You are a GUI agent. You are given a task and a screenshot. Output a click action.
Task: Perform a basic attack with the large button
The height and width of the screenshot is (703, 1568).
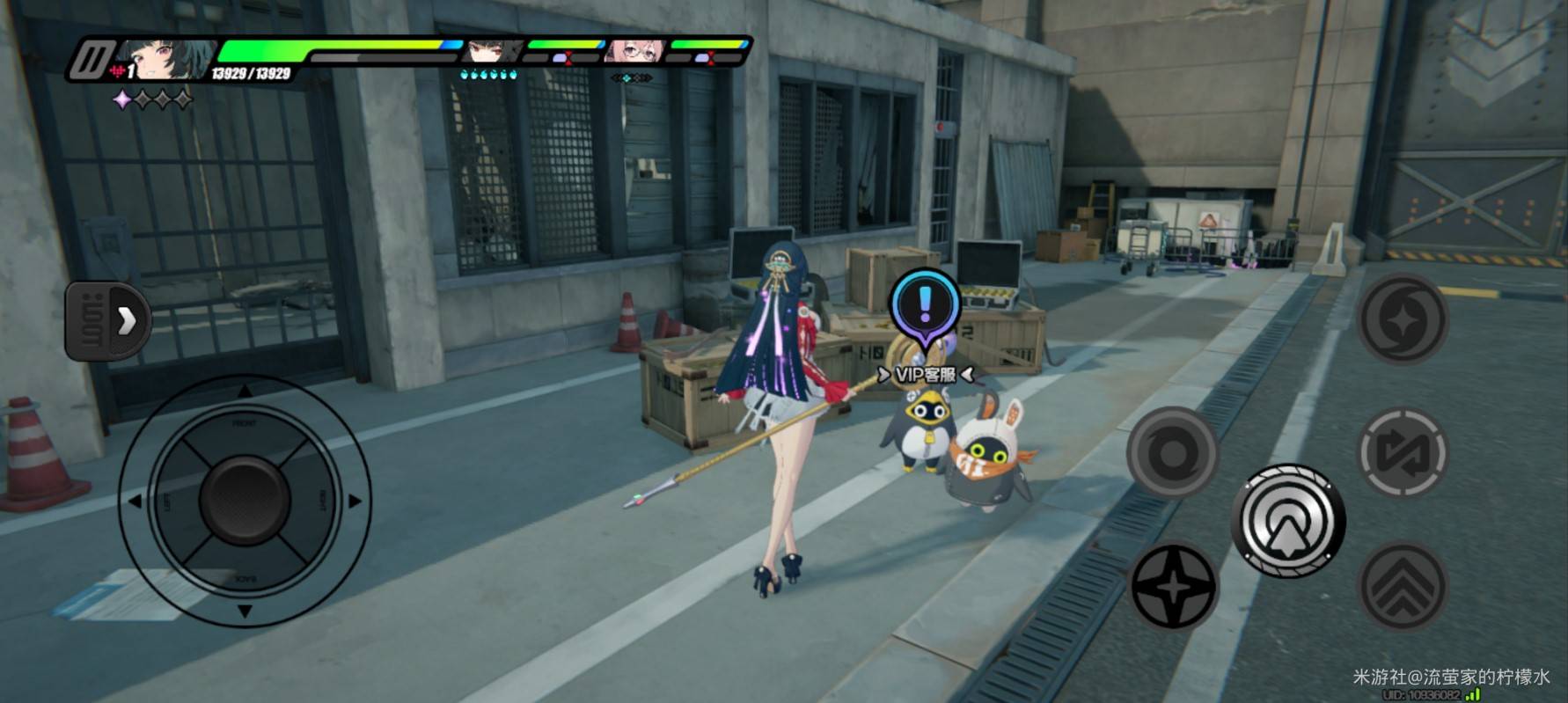tap(1287, 521)
